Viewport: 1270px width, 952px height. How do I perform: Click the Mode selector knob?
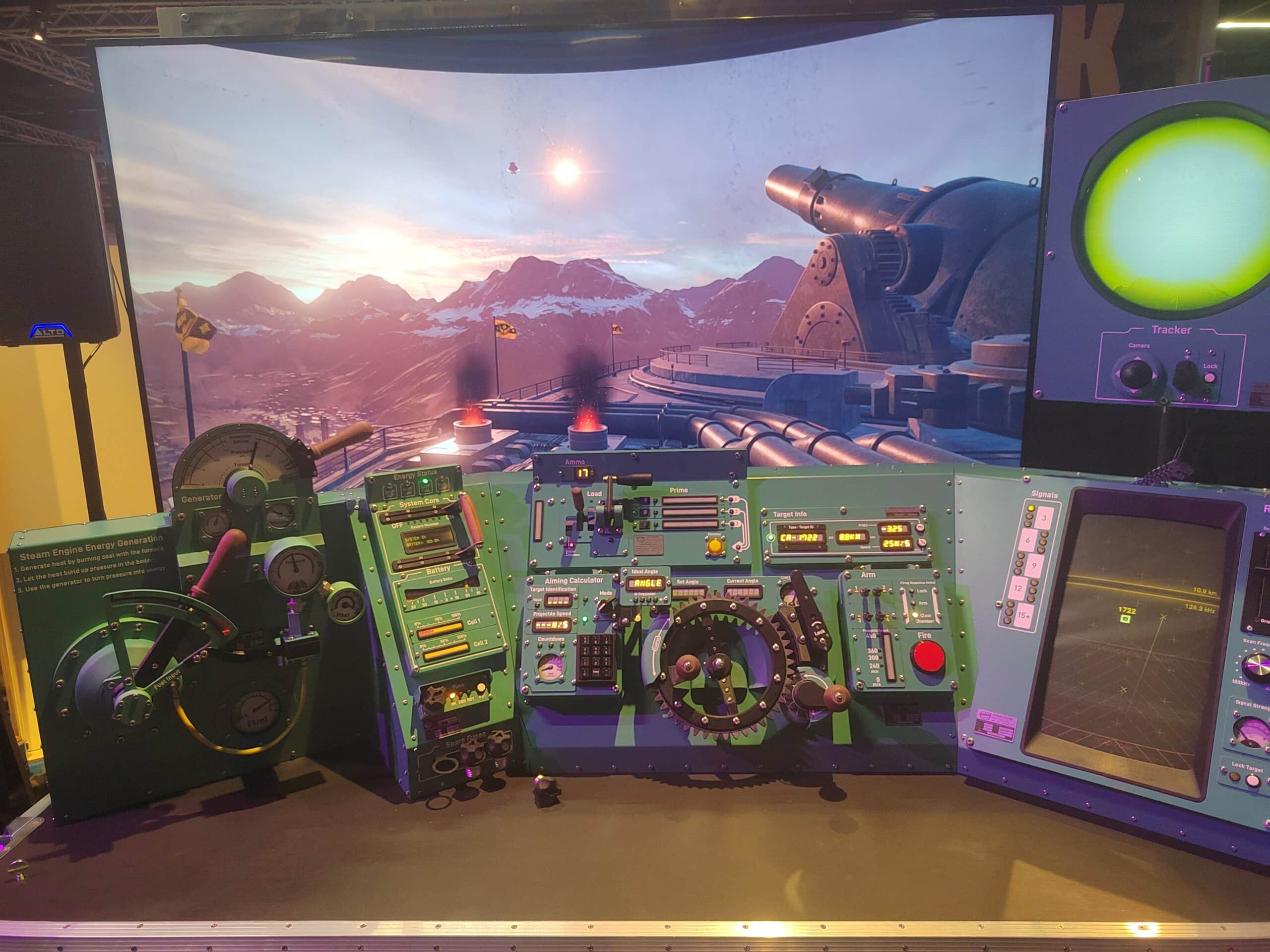(x=605, y=605)
